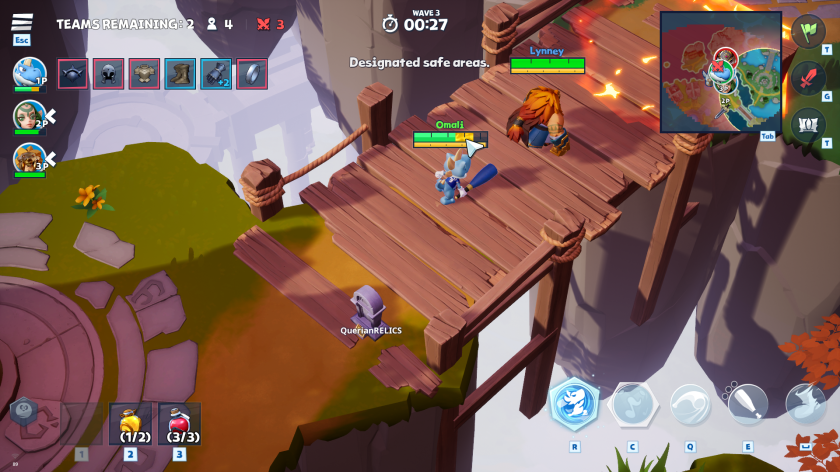840x472 pixels.
Task: Inspect the +2 gauntlet equipment slot
Action: pos(216,74)
